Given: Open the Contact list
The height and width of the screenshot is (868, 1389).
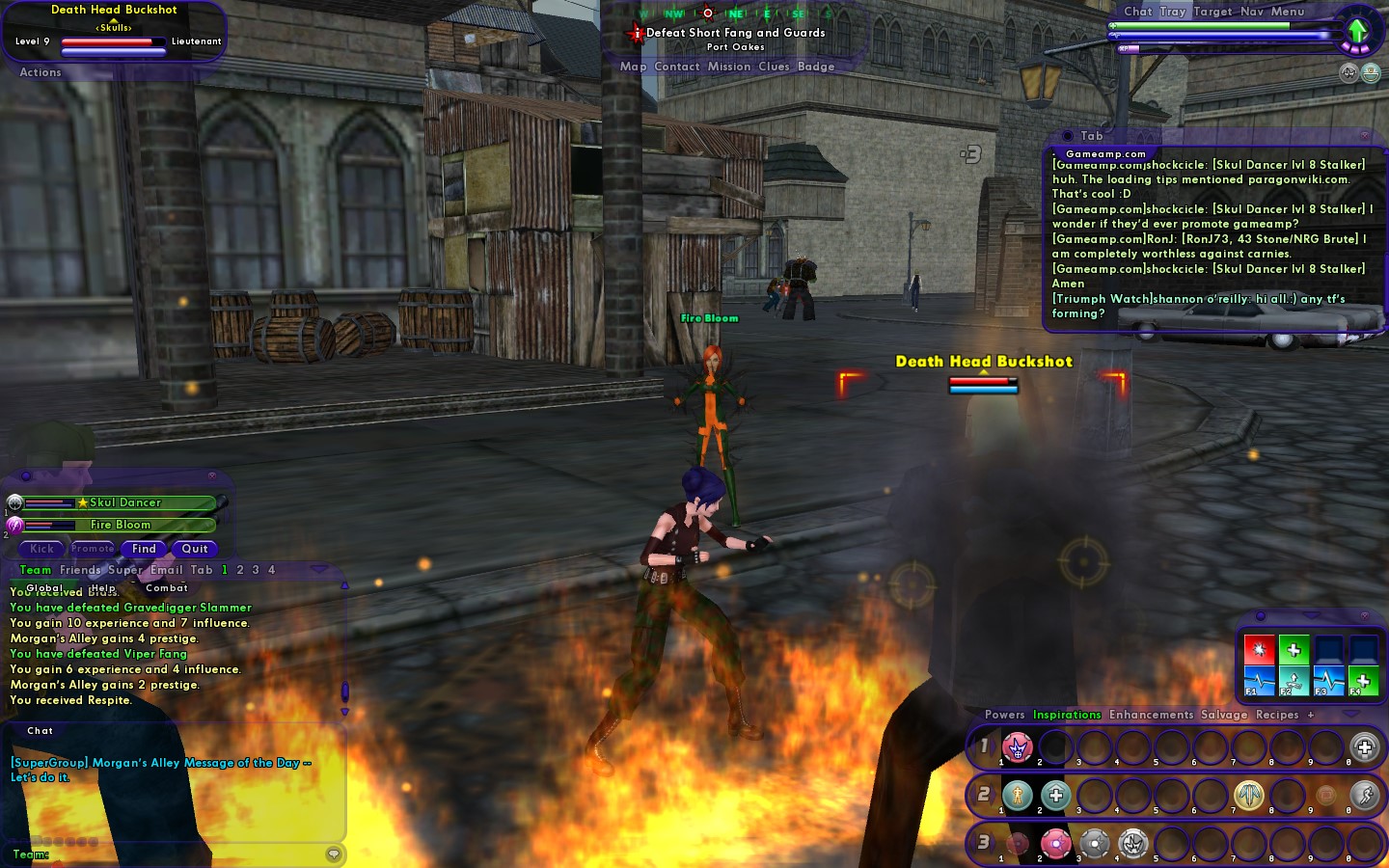Looking at the screenshot, I should 676,67.
